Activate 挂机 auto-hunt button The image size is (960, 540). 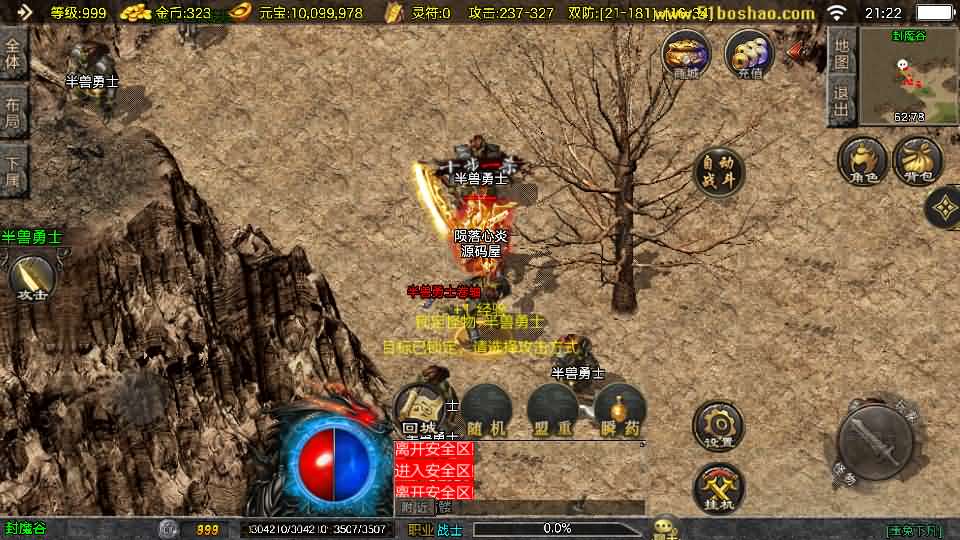718,487
